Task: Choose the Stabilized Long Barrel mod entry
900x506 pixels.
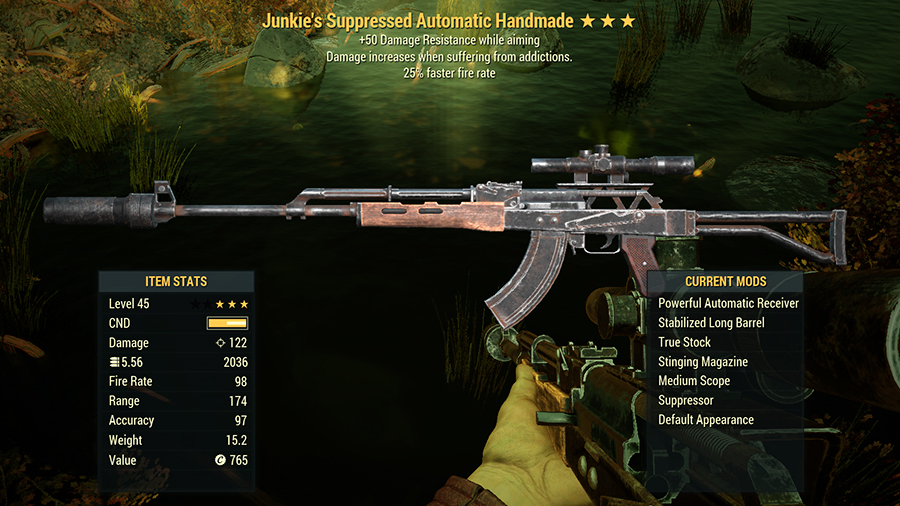Action: [x=711, y=323]
